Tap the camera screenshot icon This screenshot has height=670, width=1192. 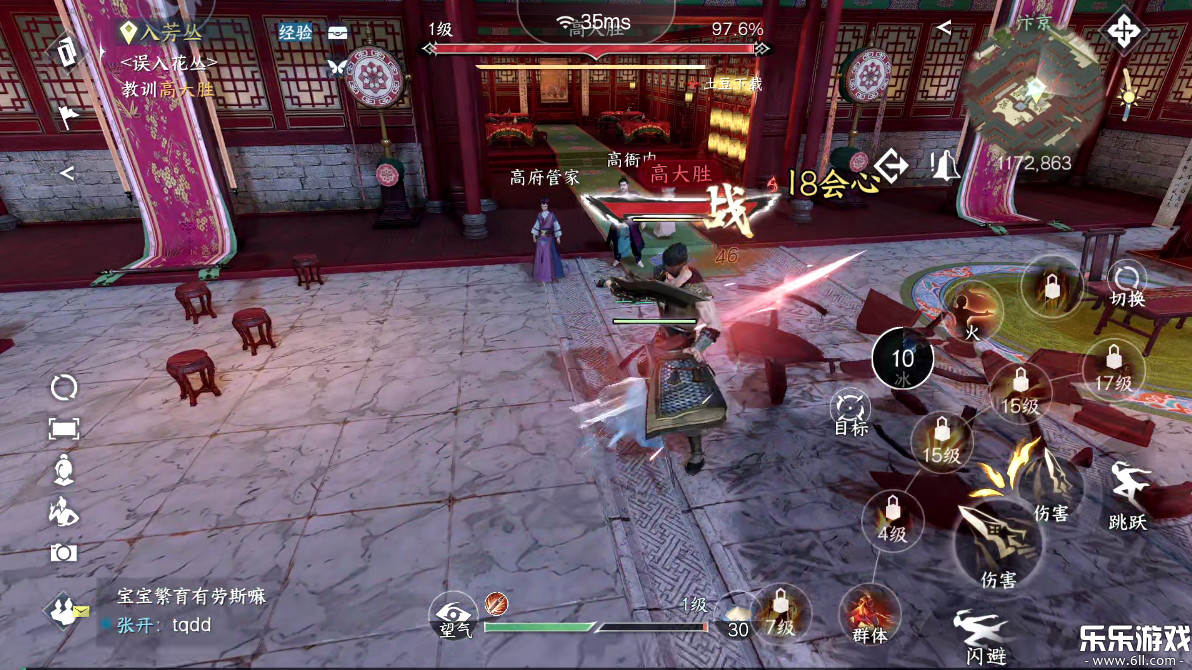pyautogui.click(x=64, y=552)
